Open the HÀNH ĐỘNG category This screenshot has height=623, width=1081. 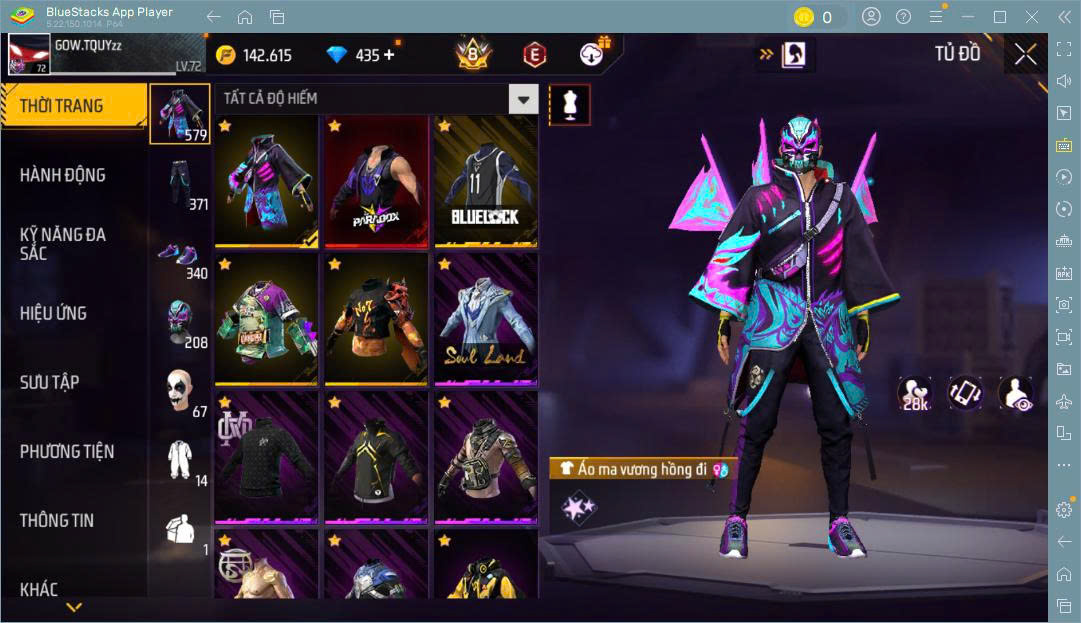click(62, 175)
